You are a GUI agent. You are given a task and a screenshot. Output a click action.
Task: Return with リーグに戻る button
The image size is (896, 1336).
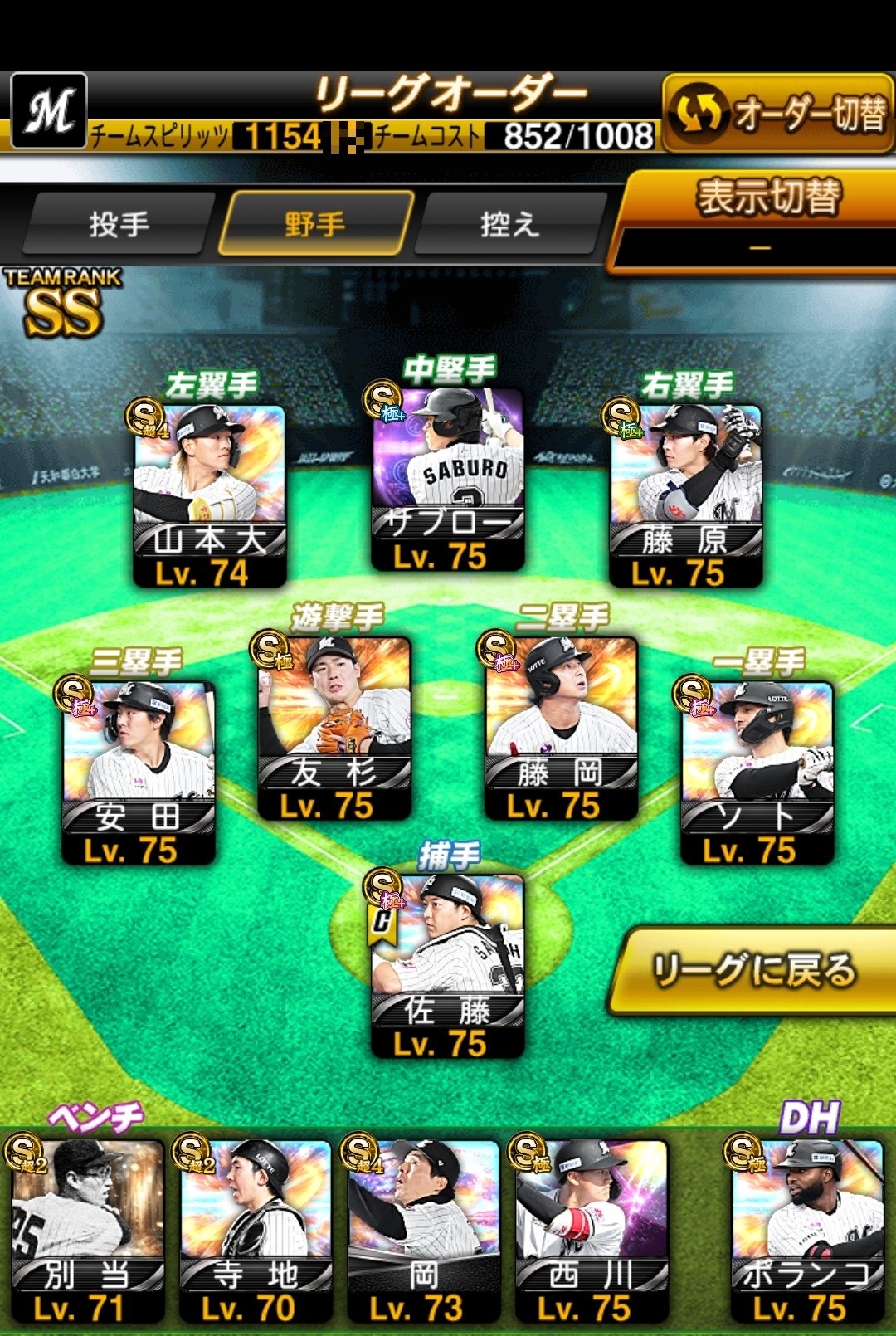tap(753, 970)
